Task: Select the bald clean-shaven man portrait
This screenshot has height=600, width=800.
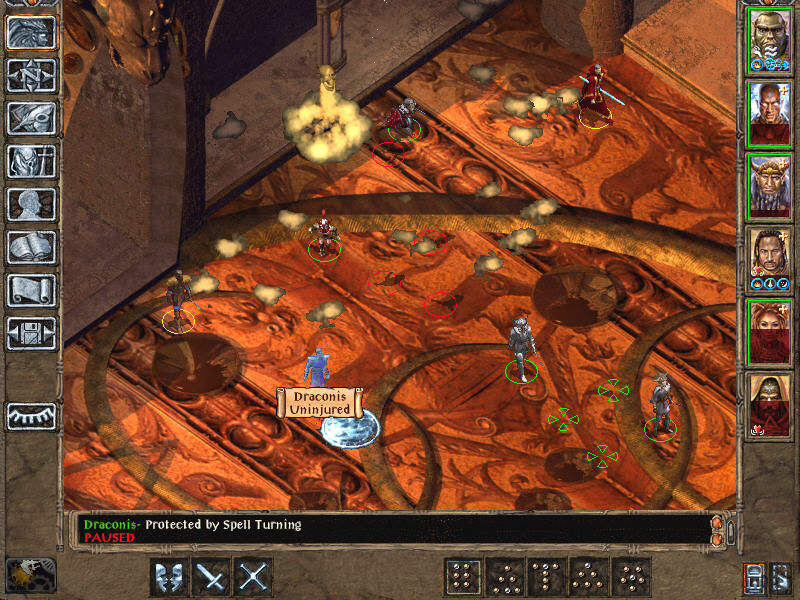Action: pos(770,111)
